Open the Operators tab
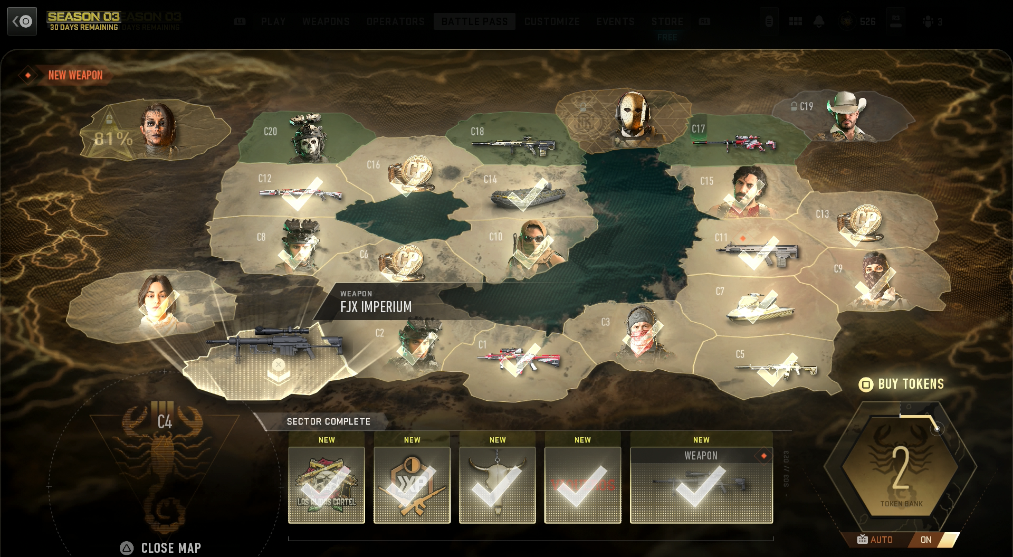The height and width of the screenshot is (557, 1013). (x=395, y=21)
